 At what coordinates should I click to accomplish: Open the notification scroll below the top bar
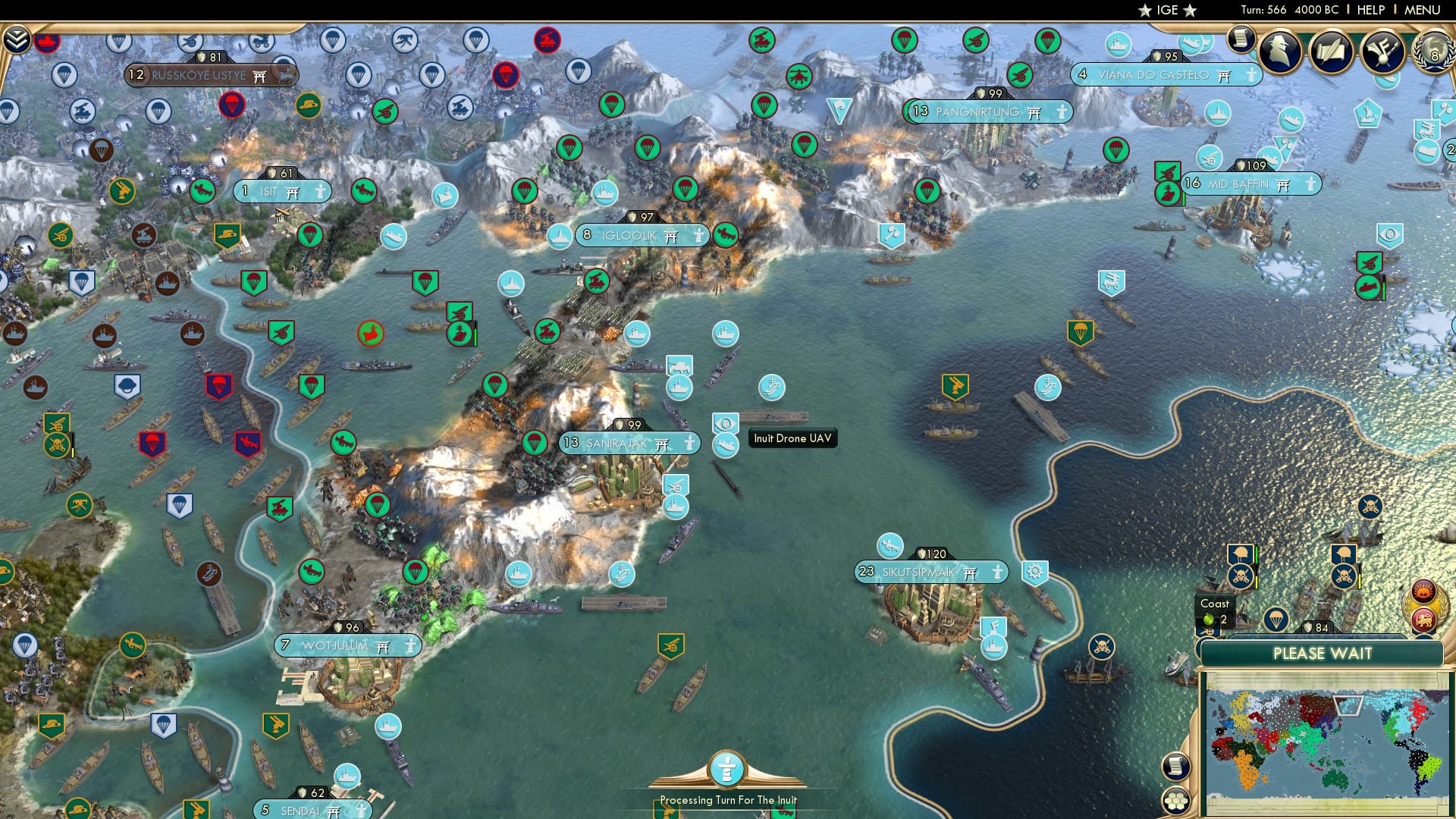pyautogui.click(x=1242, y=40)
